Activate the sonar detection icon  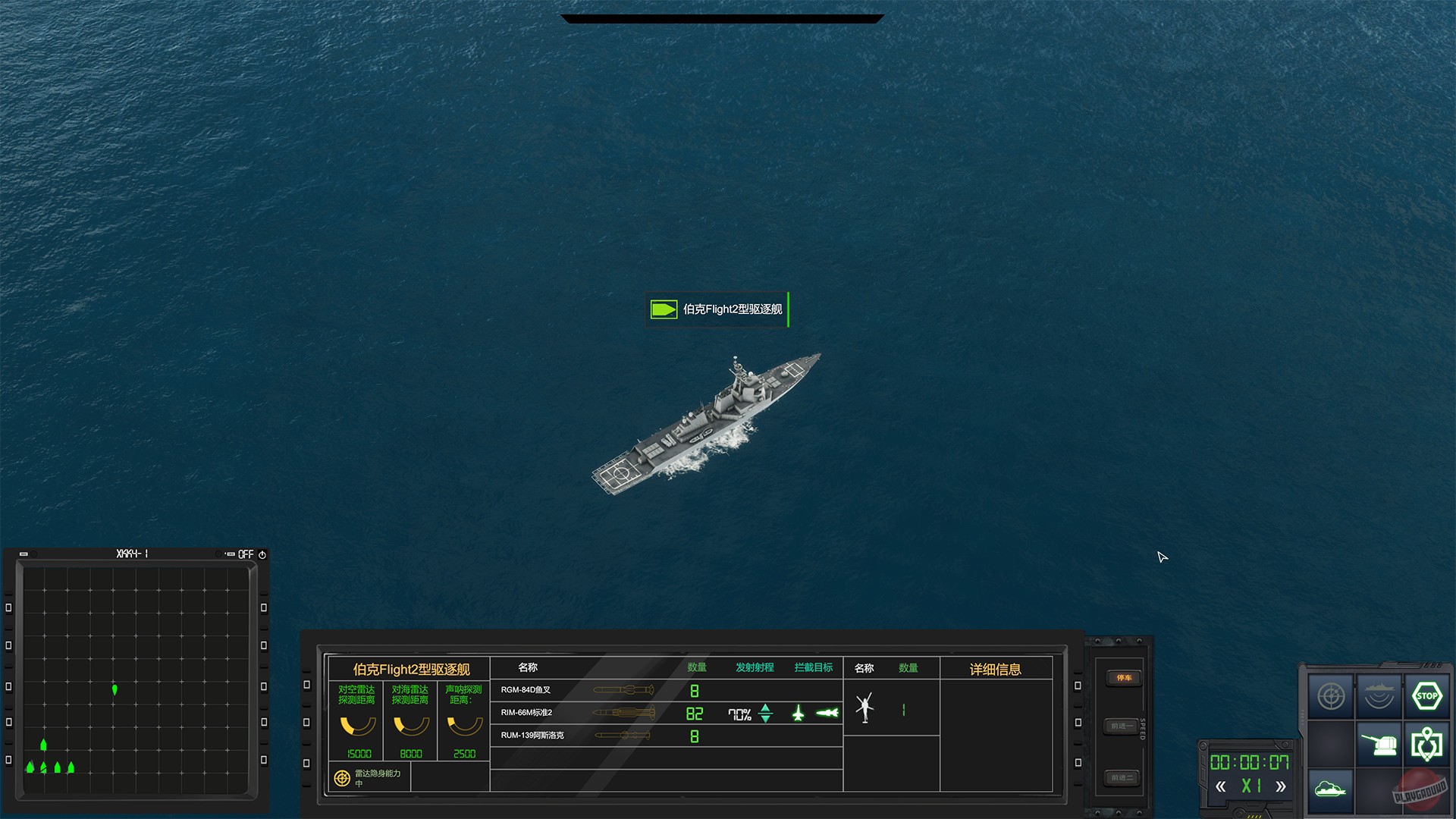(1379, 695)
